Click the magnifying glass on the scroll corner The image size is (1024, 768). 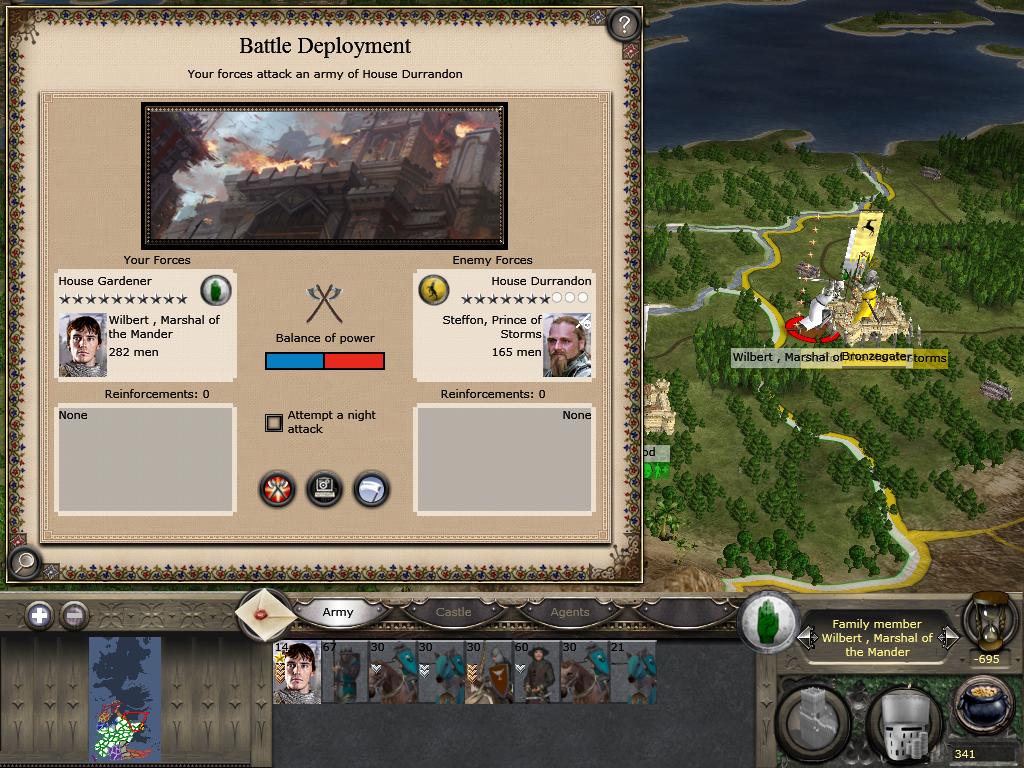[x=23, y=564]
